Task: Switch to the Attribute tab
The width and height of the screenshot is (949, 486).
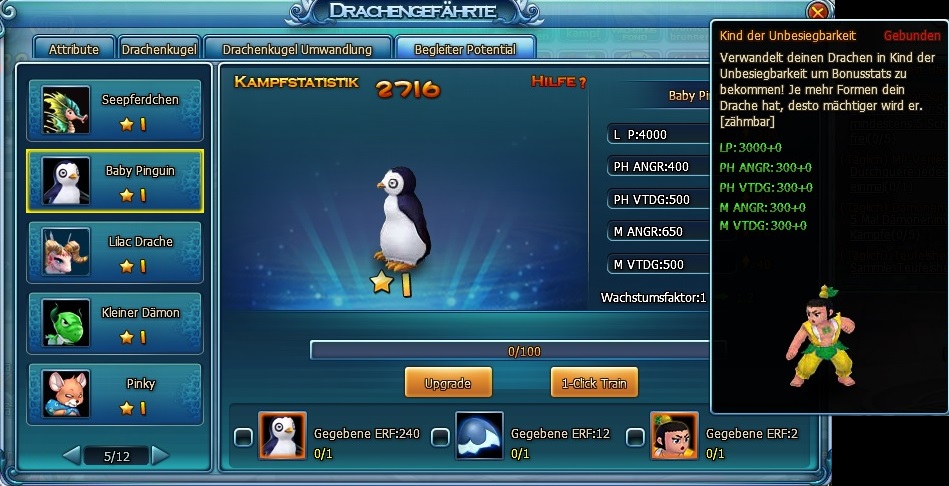Action: click(x=74, y=49)
